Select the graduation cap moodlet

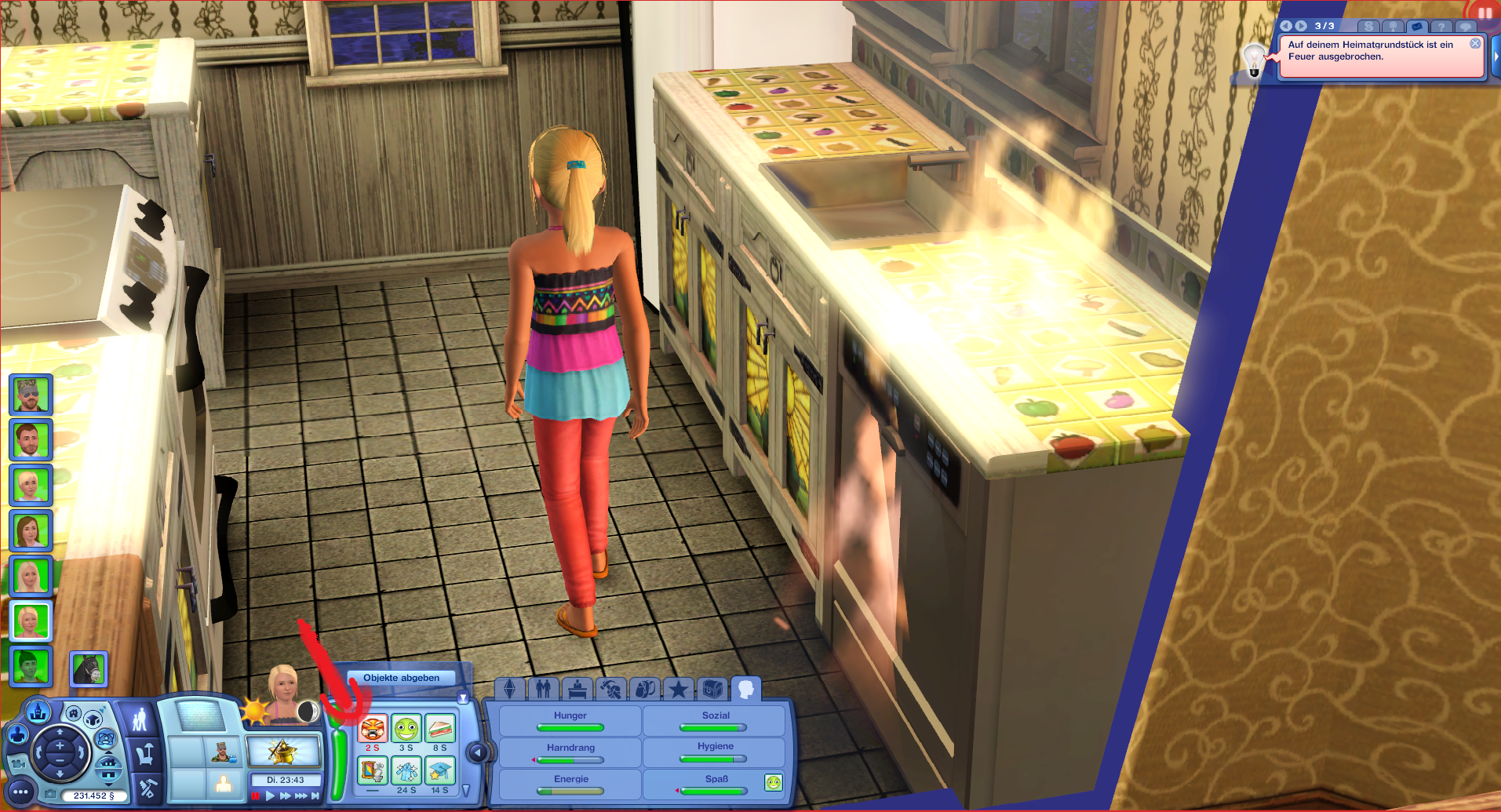pos(439,771)
